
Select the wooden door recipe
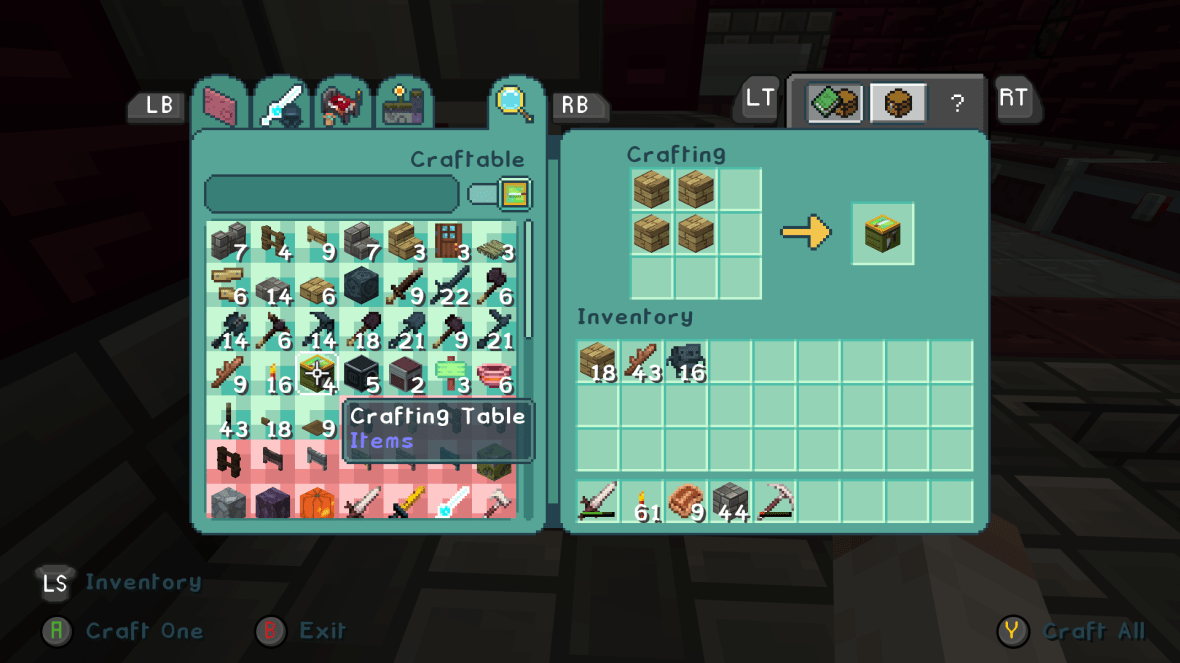[449, 240]
